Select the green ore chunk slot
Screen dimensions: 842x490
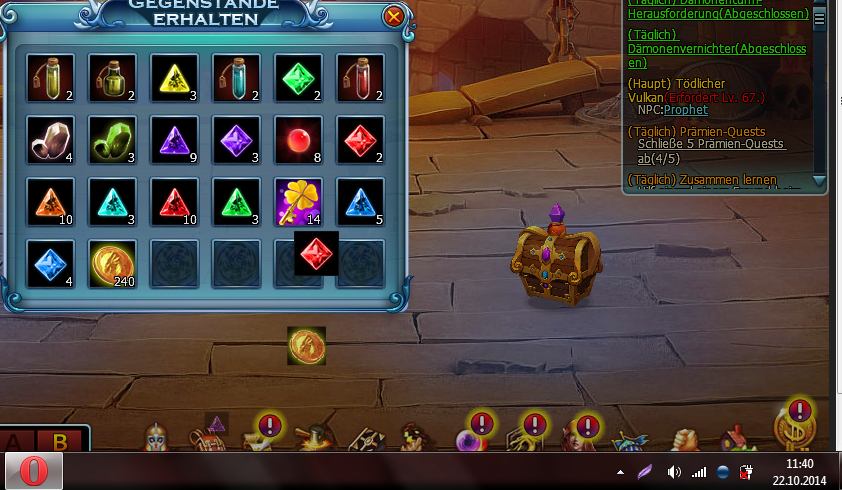pyautogui.click(x=111, y=139)
